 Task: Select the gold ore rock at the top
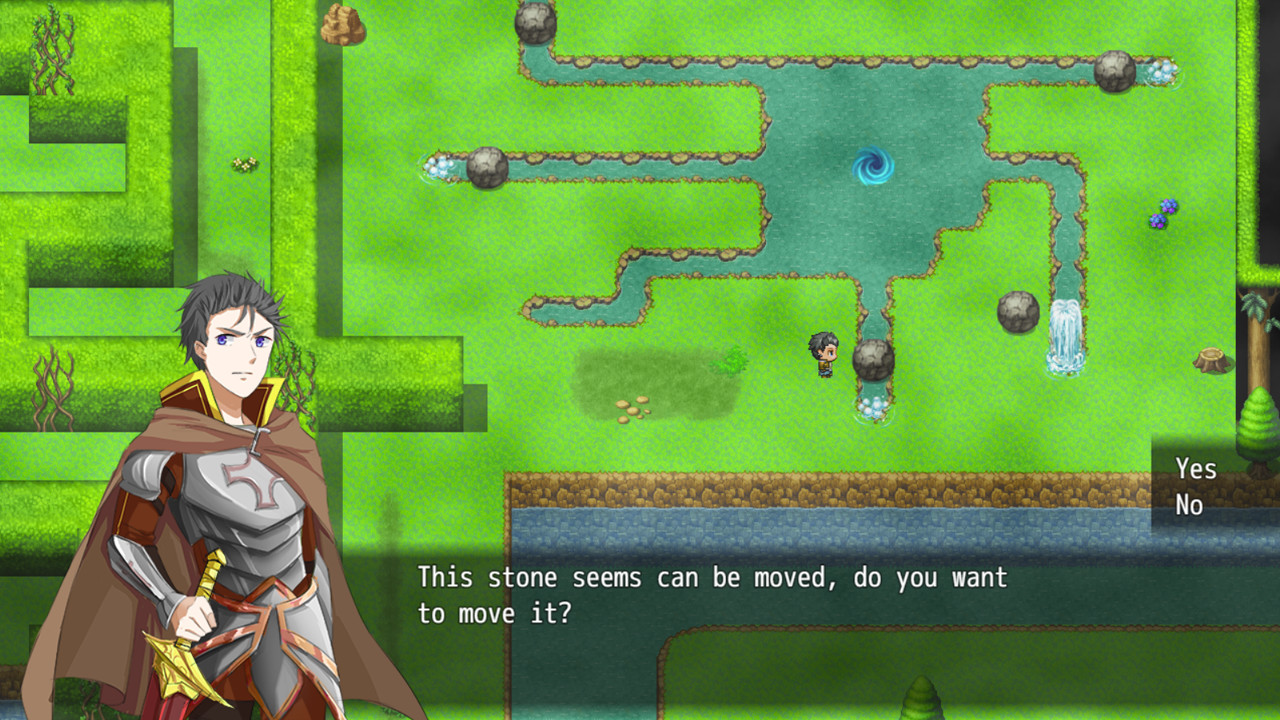click(x=342, y=22)
